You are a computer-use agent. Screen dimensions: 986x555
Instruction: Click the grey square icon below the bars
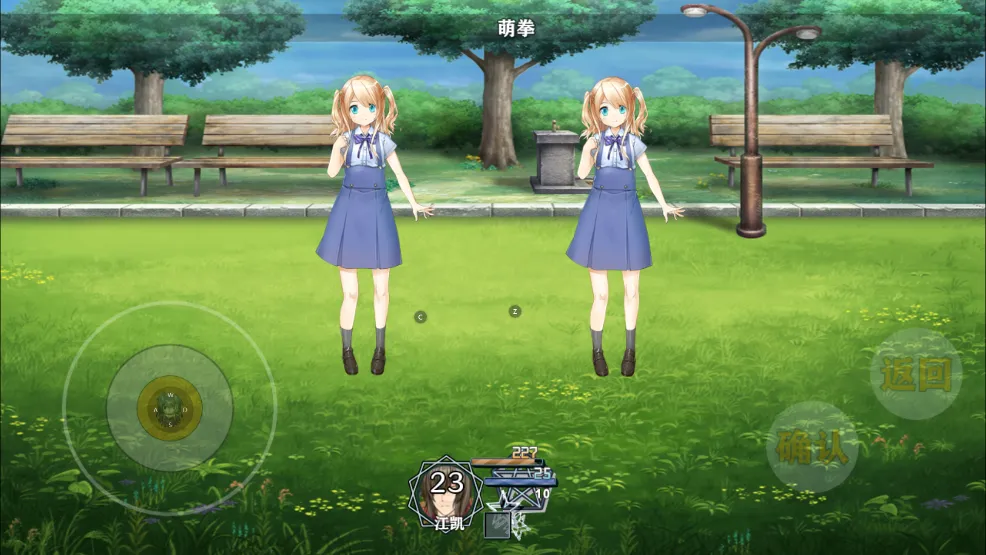tap(497, 525)
